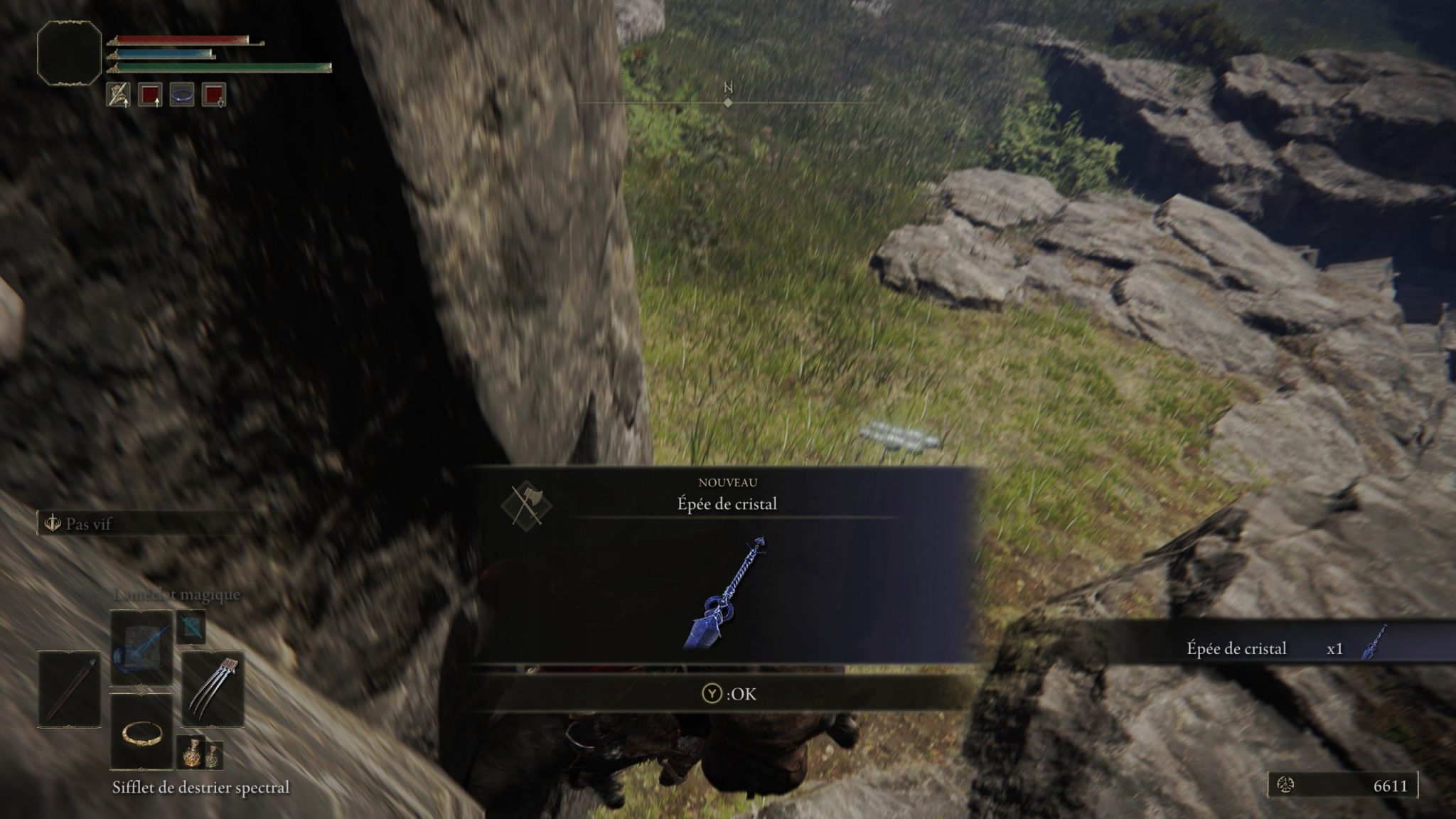Click the red quick-item square with the up arrow

[x=151, y=94]
